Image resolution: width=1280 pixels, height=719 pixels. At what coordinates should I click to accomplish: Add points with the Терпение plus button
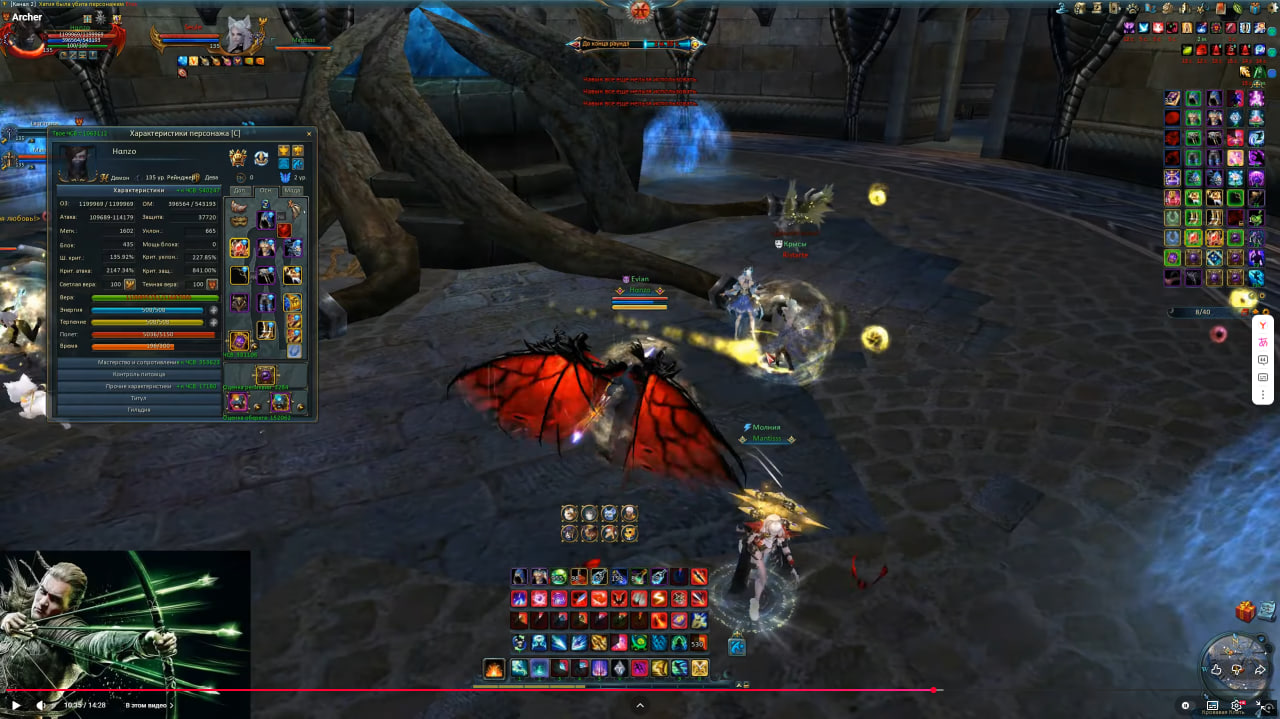tap(213, 322)
